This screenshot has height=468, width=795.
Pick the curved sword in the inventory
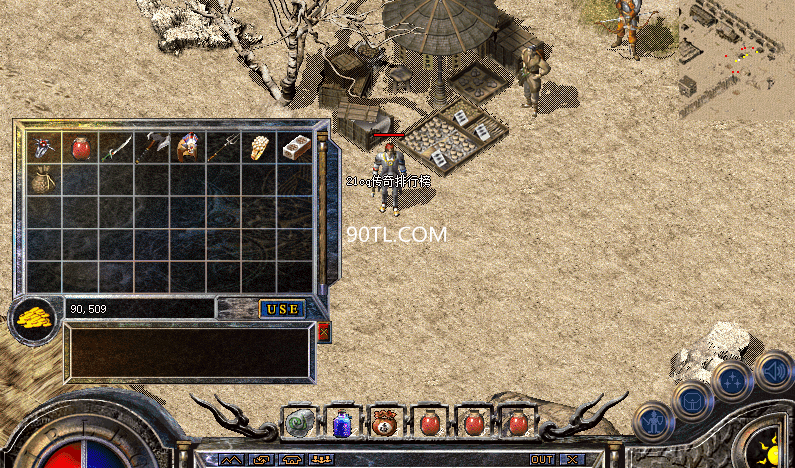click(116, 148)
